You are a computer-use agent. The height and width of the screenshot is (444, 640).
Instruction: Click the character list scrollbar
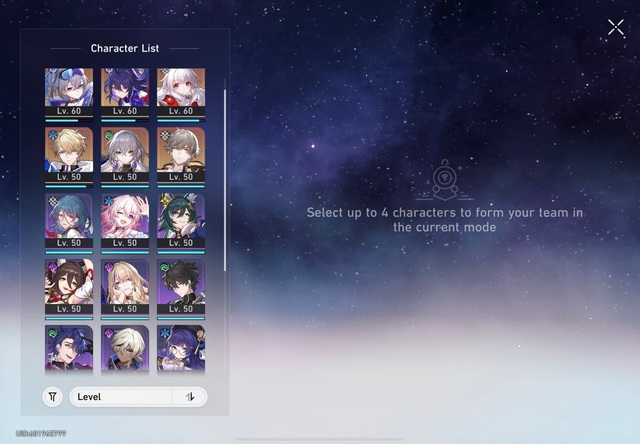(x=225, y=180)
